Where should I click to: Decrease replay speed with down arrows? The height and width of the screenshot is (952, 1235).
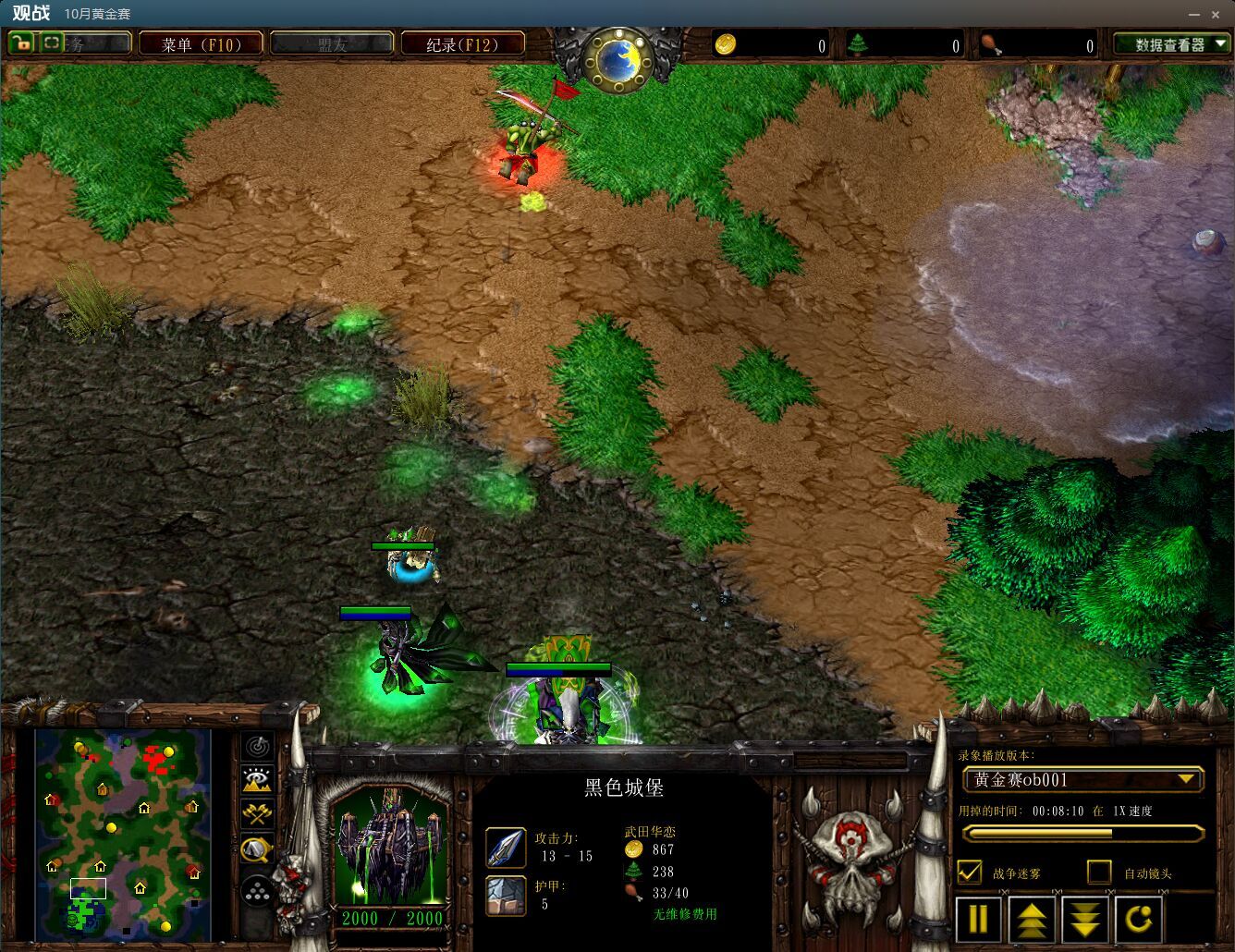pyautogui.click(x=1085, y=919)
